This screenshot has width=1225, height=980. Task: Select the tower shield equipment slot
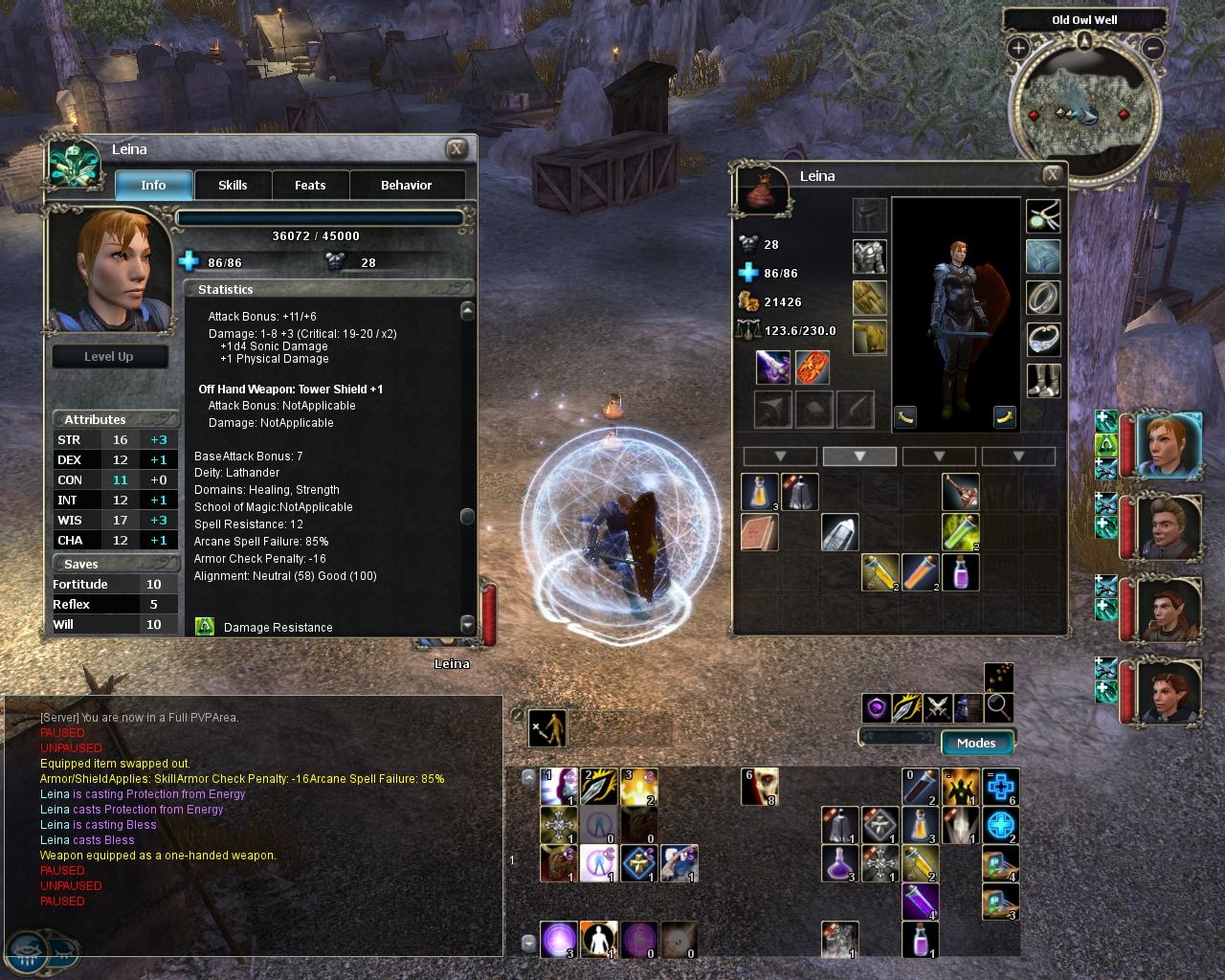pos(812,367)
